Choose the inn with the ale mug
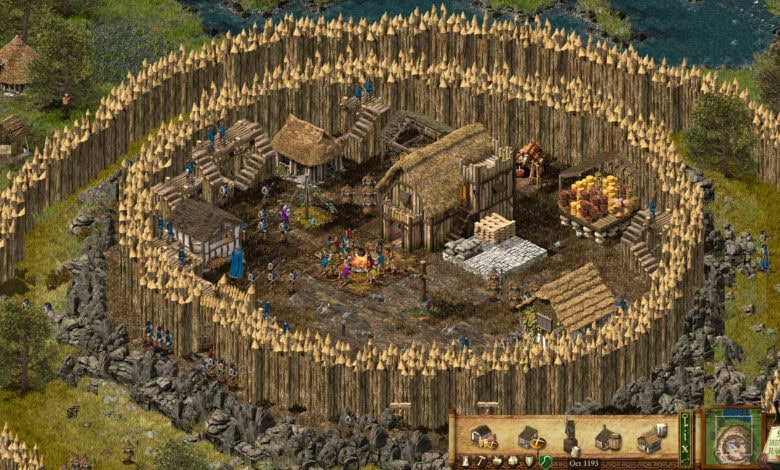The height and width of the screenshot is (470, 780). point(652,438)
